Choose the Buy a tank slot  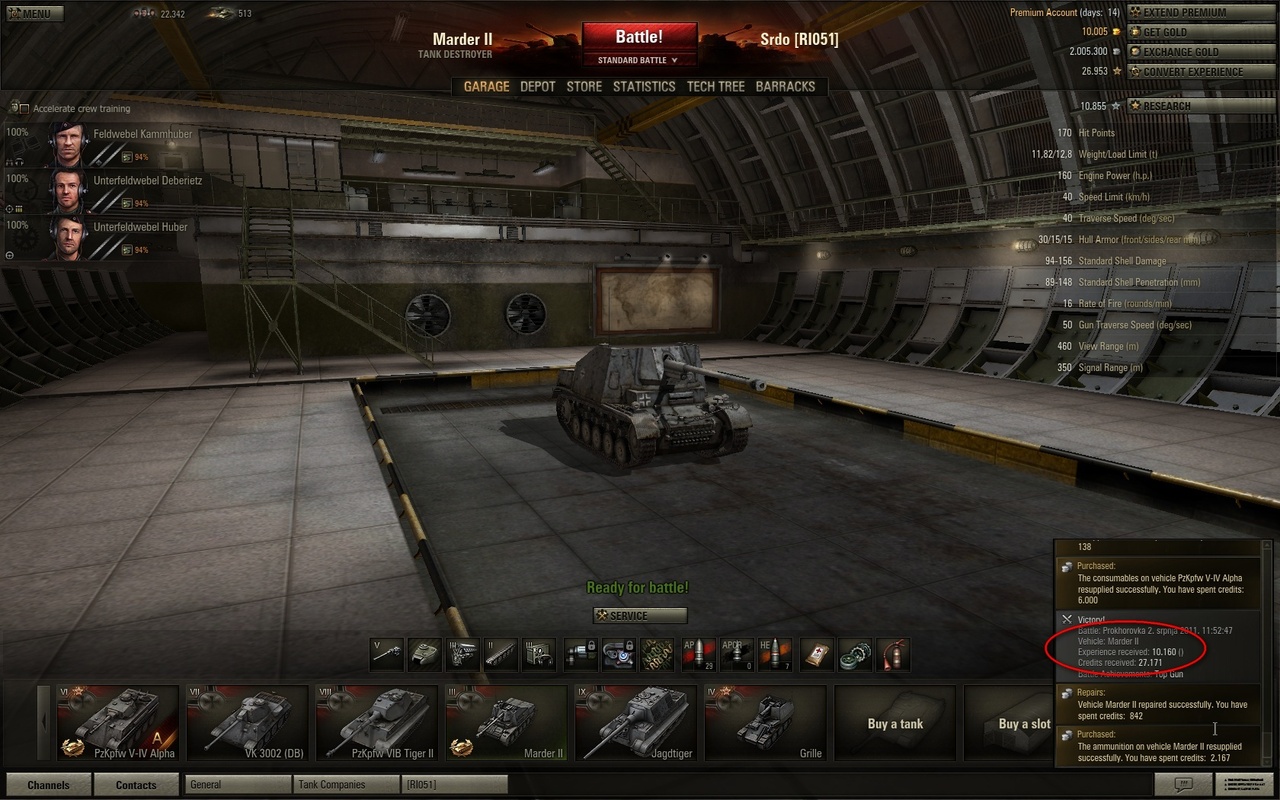[x=895, y=723]
